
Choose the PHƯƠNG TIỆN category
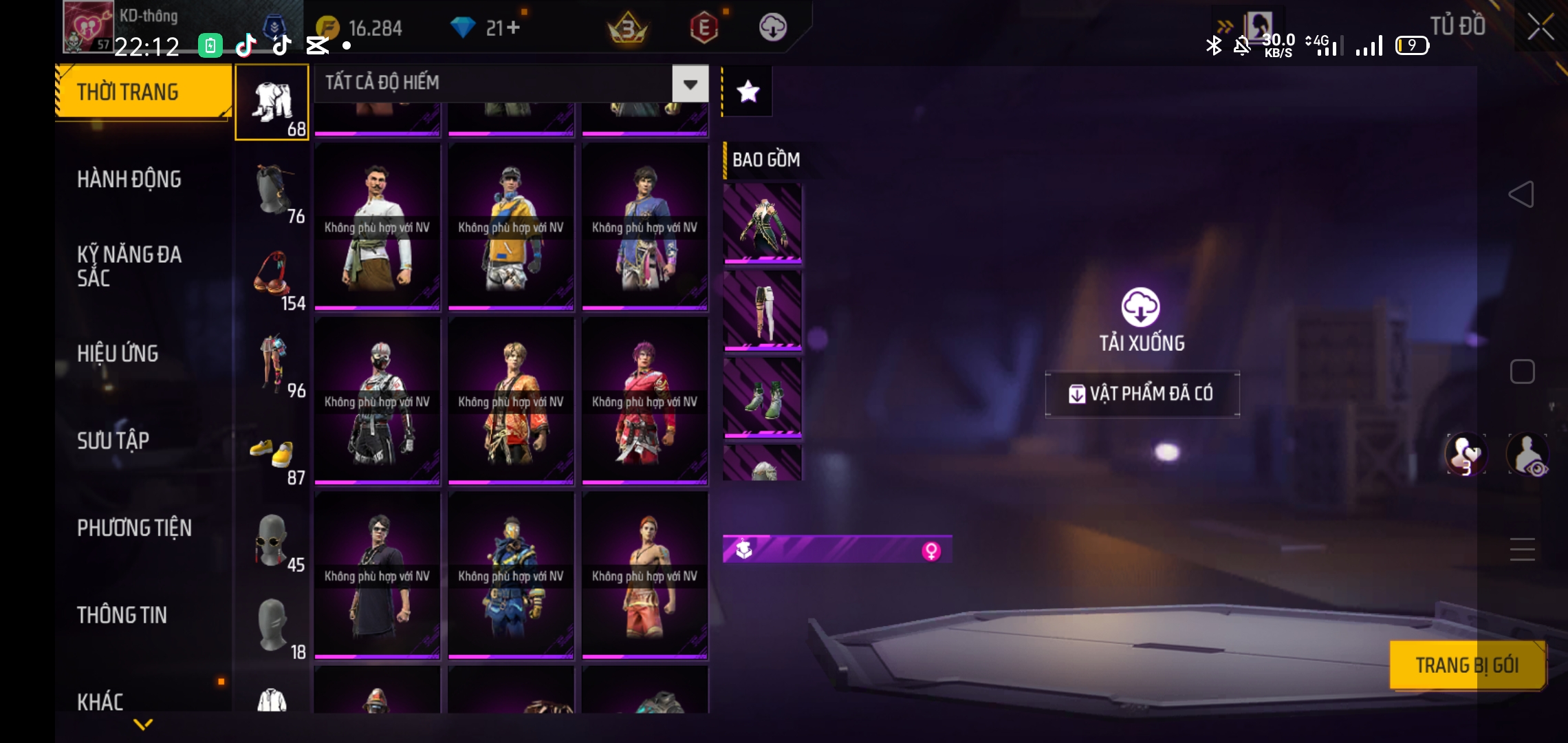coord(134,528)
